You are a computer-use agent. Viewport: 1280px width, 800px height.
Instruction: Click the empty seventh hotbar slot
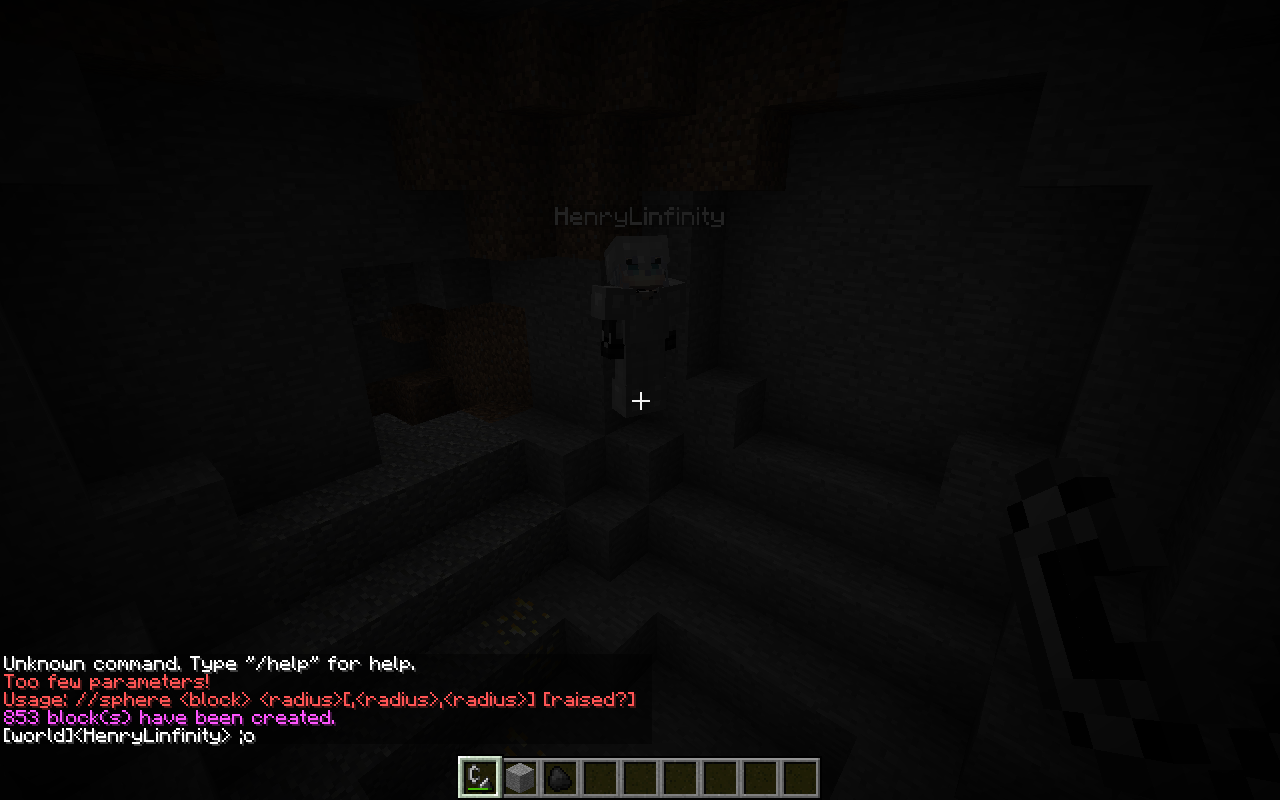[718, 775]
